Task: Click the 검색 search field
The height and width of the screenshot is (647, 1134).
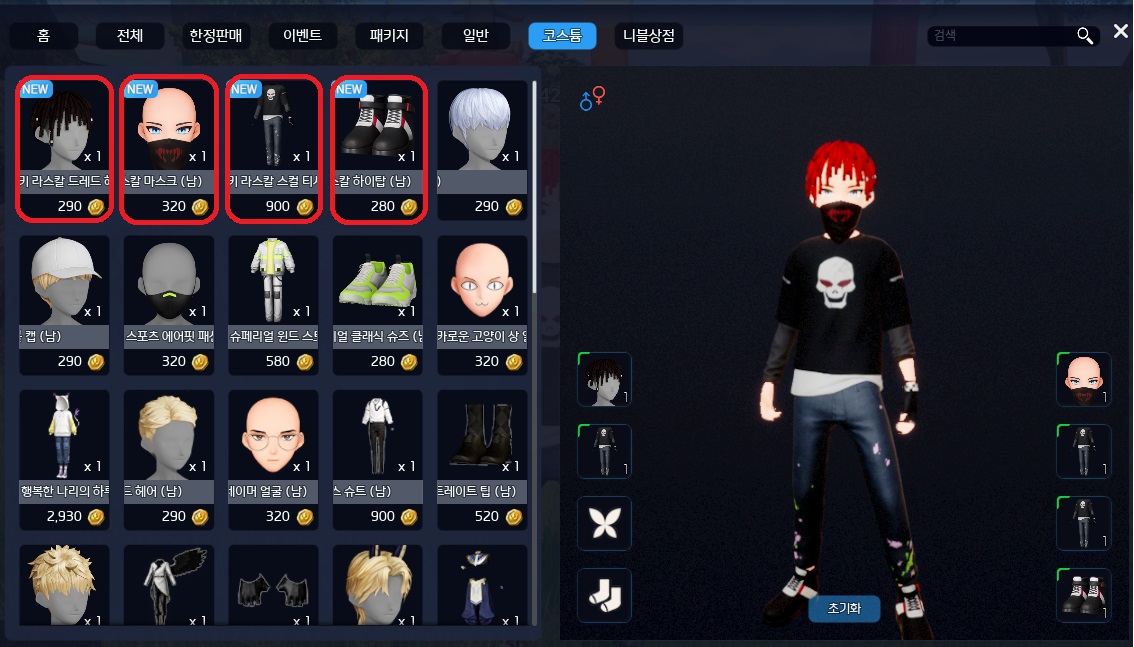Action: tap(1000, 37)
